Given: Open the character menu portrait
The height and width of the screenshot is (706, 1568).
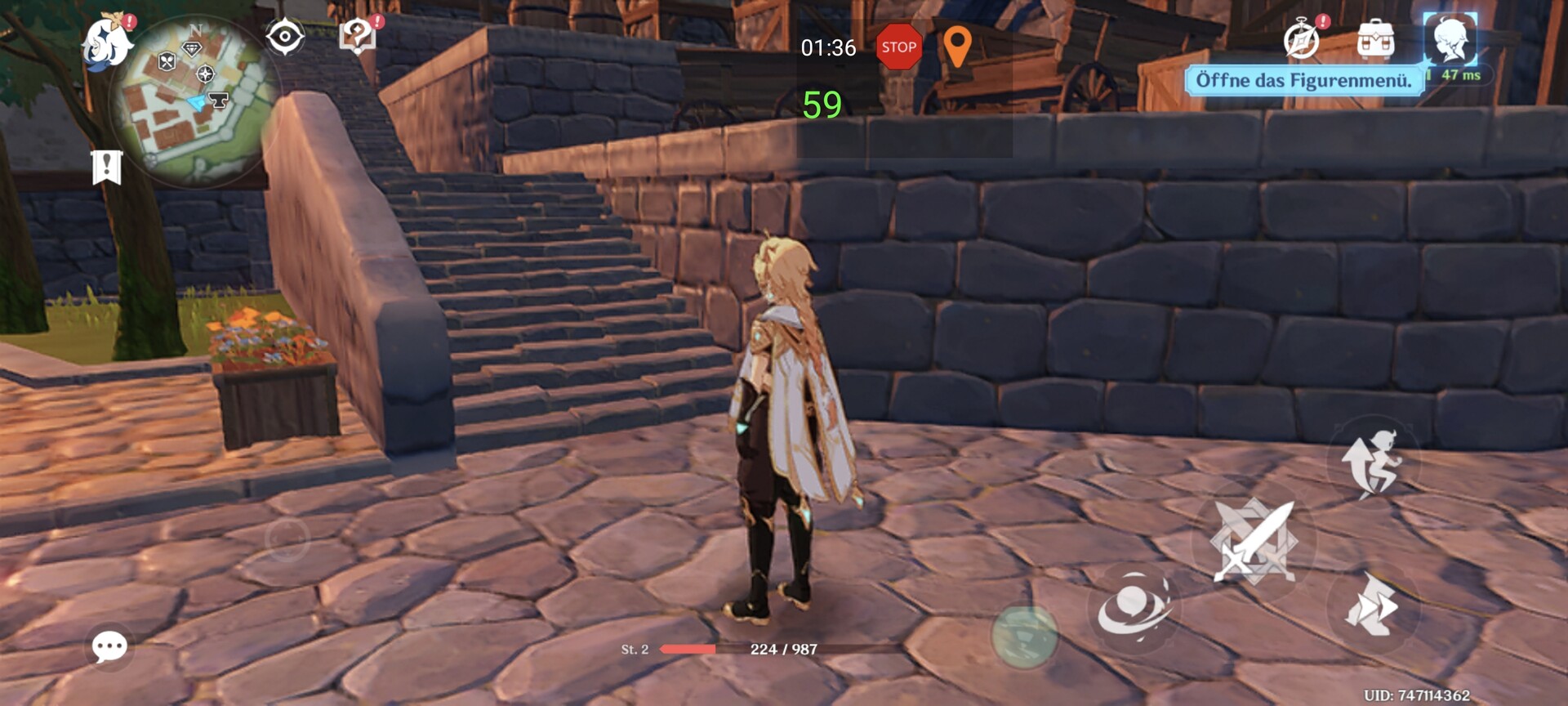Looking at the screenshot, I should 1450,39.
